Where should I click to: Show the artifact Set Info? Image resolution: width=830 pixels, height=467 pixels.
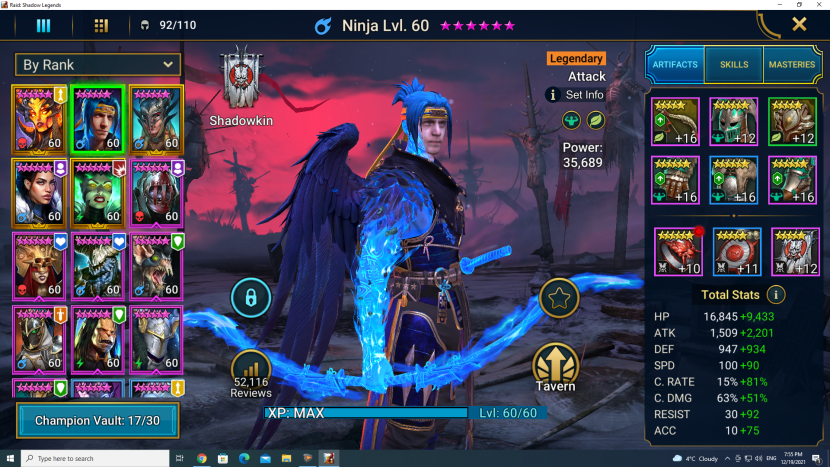point(575,95)
